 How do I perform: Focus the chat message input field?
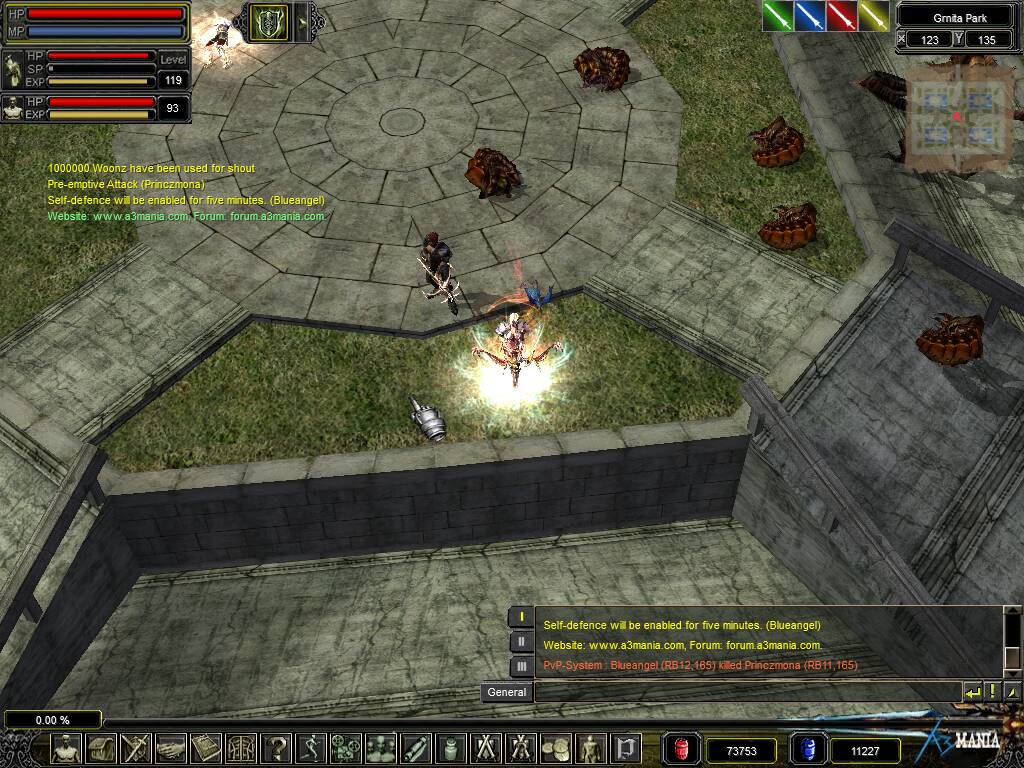click(x=746, y=692)
